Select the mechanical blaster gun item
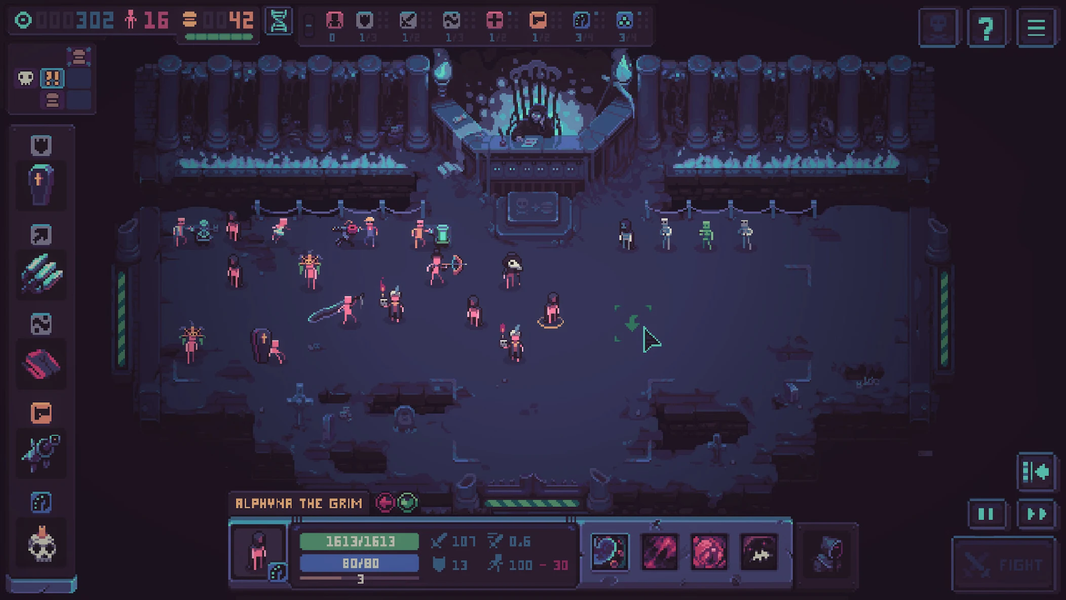Image resolution: width=1066 pixels, height=600 pixels. point(41,452)
